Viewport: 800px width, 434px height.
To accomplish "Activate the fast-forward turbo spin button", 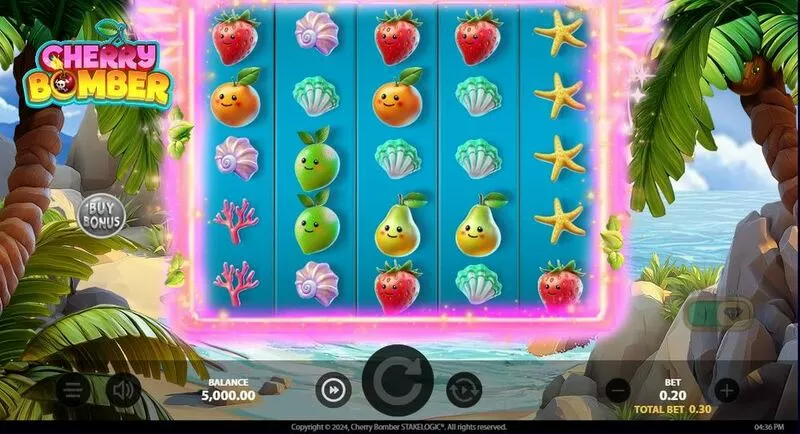I will (332, 388).
